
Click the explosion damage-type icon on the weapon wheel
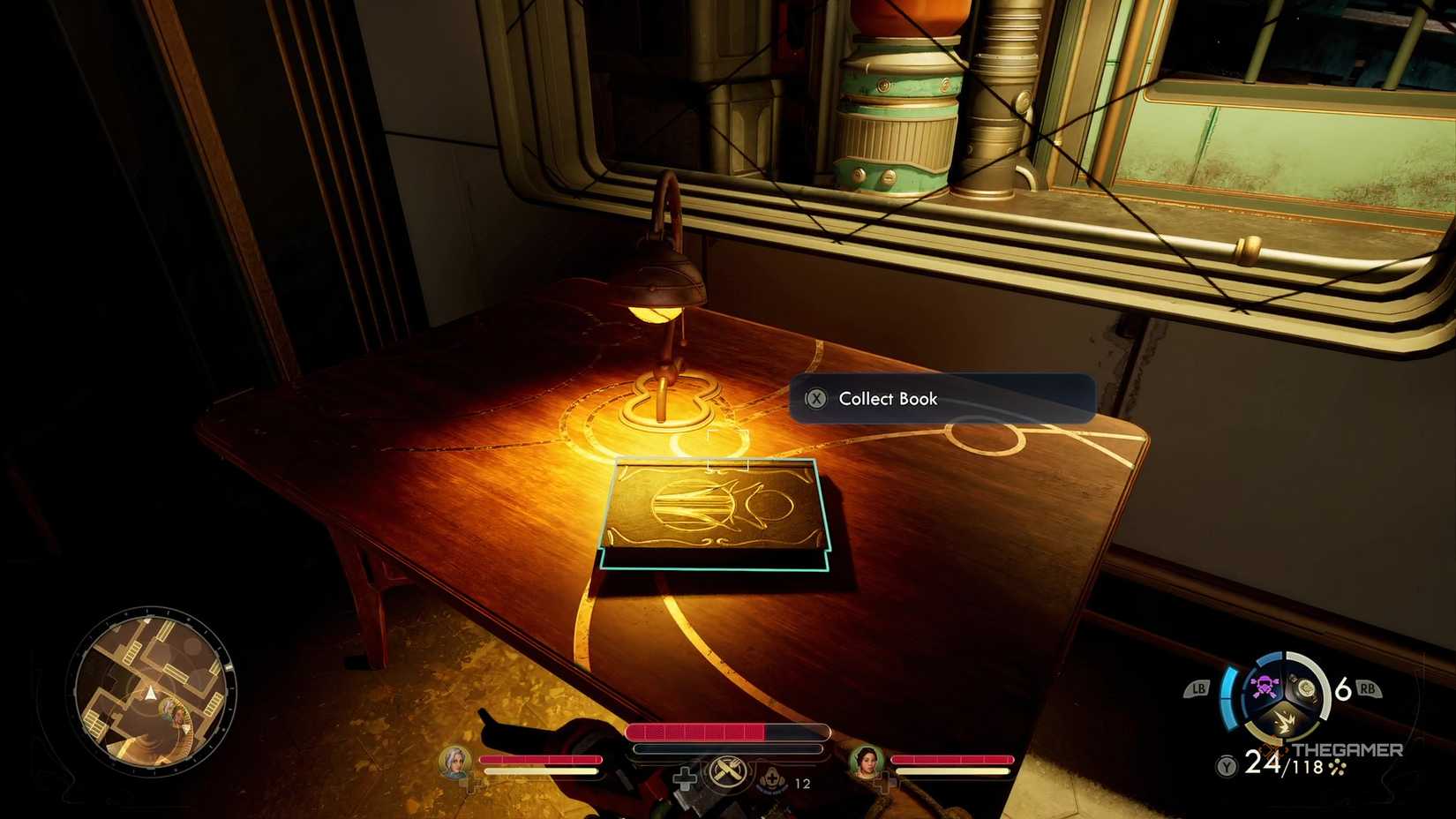[x=1286, y=722]
